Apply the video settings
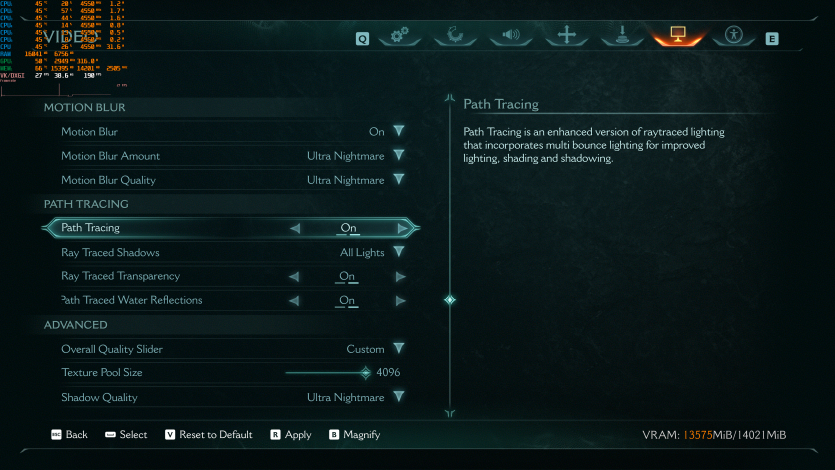Viewport: 835px width, 470px height. [290, 435]
